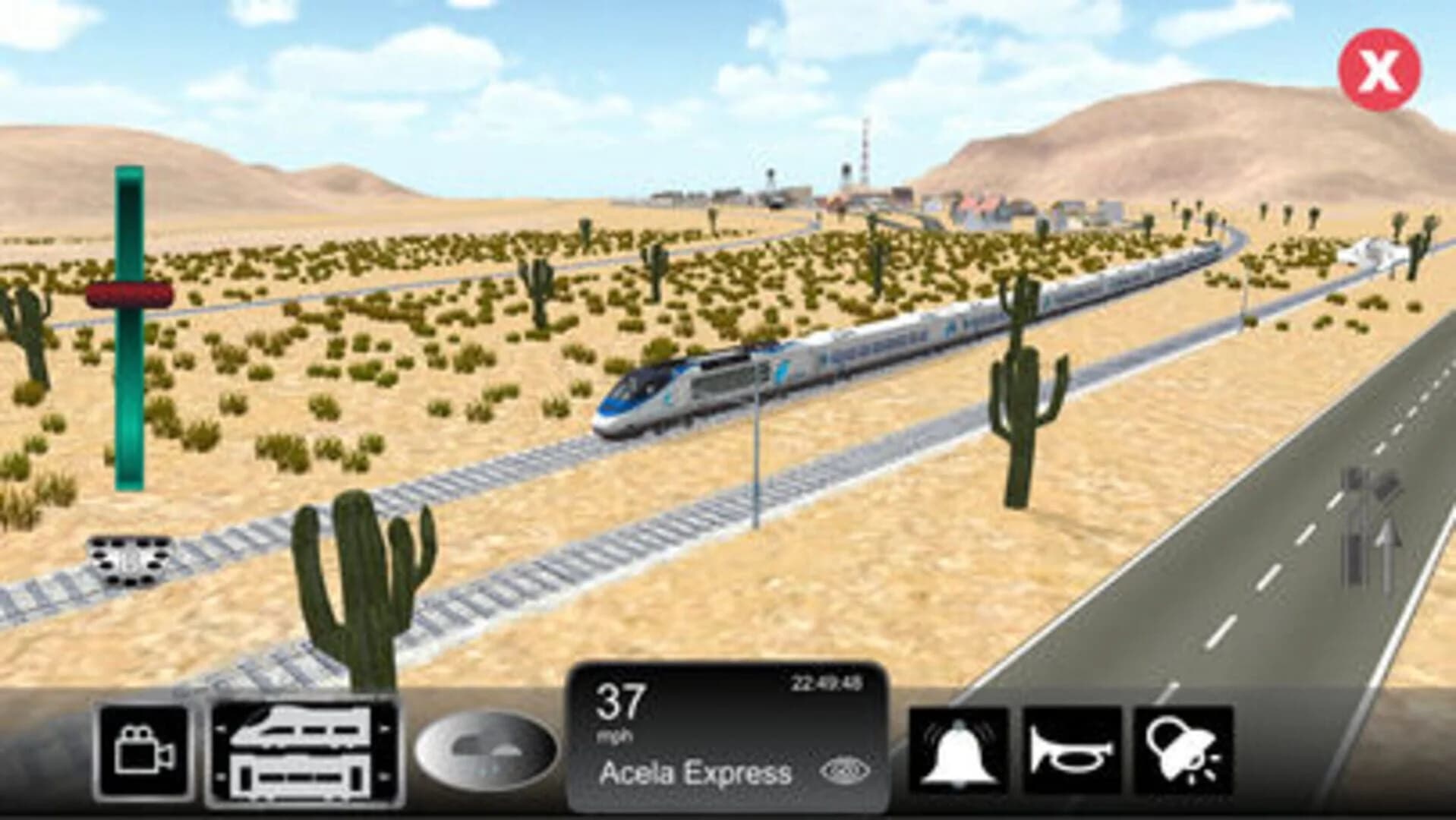The width and height of the screenshot is (1456, 820).
Task: Click the previous-train arrow on the selector
Action: click(x=220, y=729)
